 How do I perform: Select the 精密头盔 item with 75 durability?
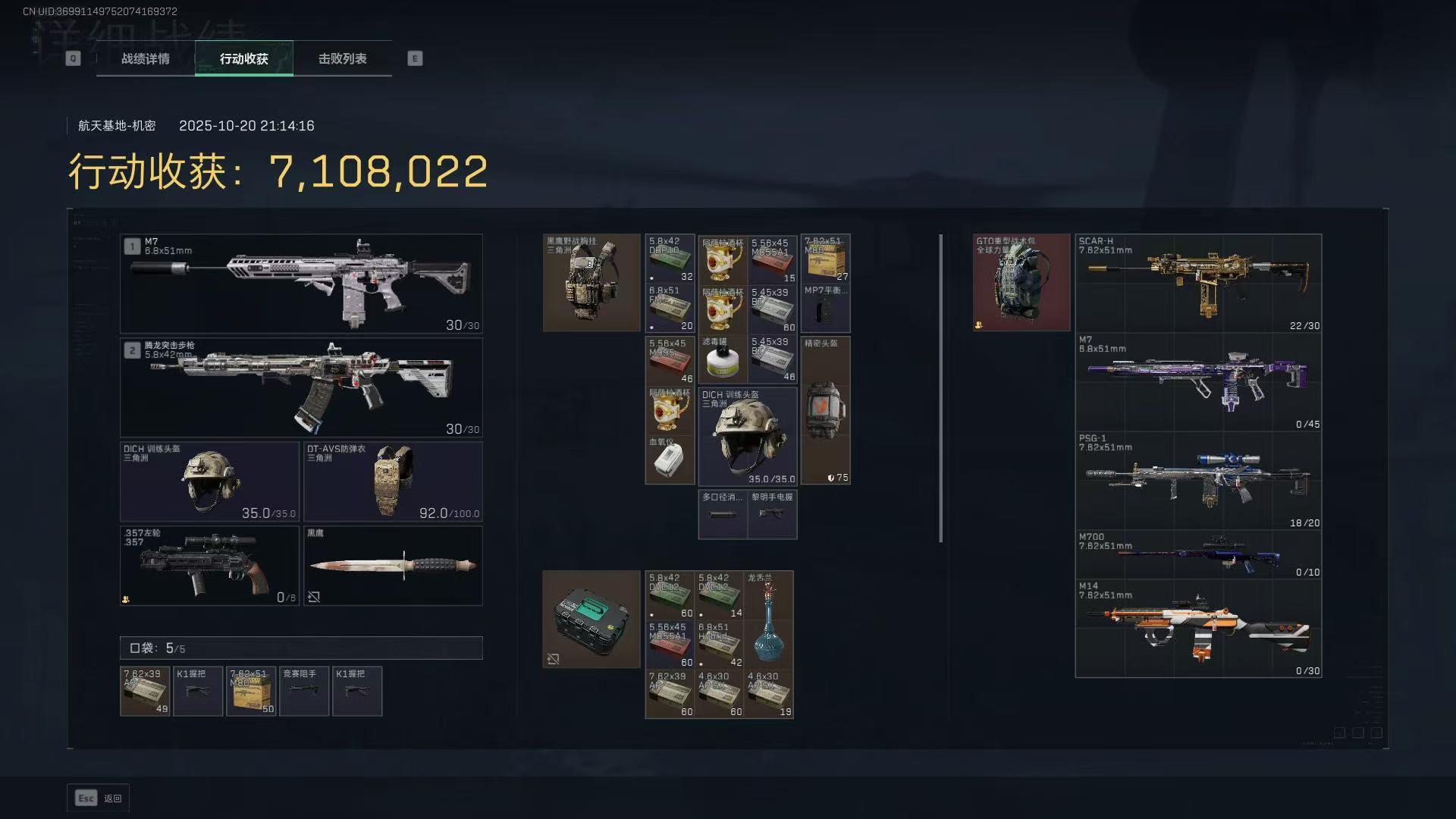[825, 410]
